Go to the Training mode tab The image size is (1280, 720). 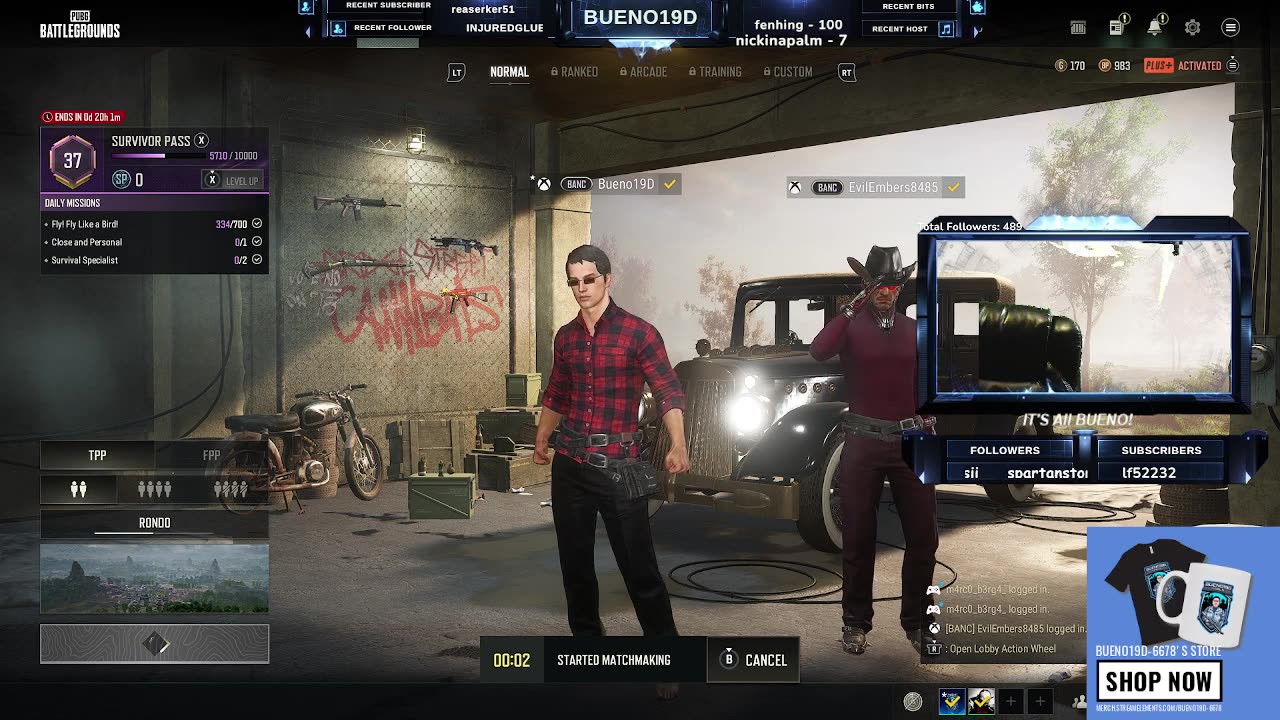[715, 72]
